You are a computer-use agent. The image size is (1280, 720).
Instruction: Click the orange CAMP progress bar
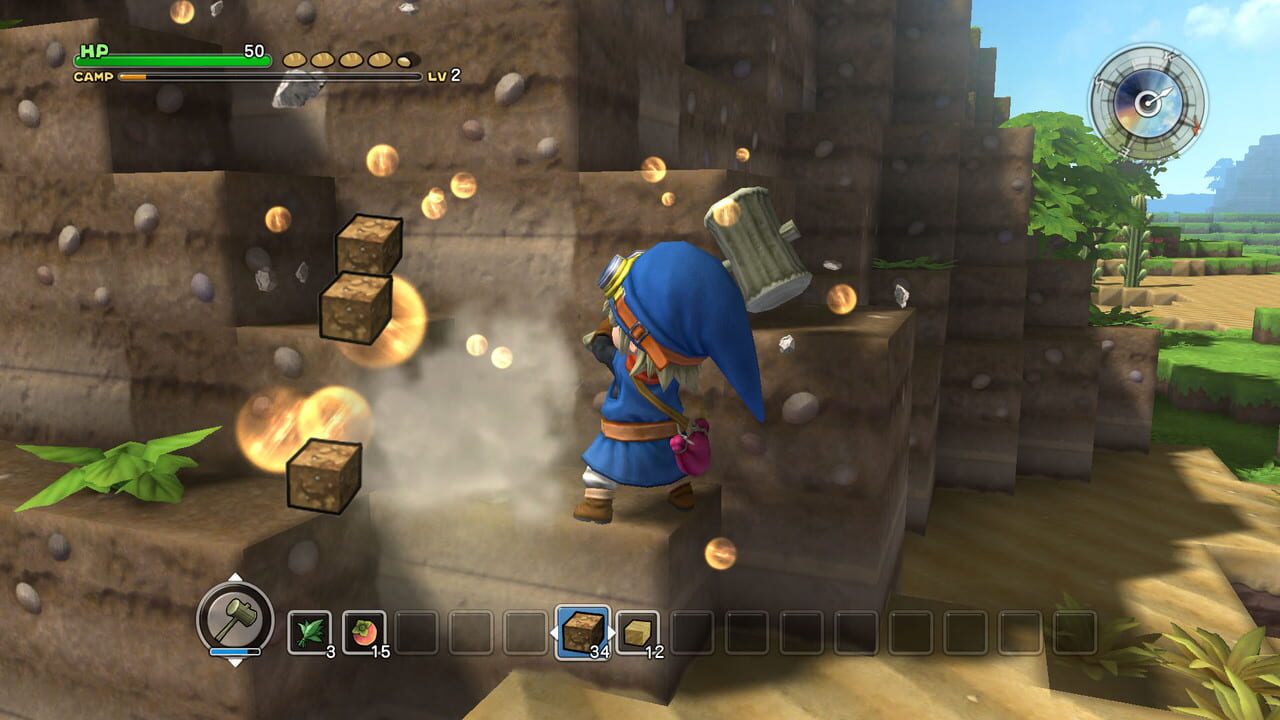pos(133,76)
